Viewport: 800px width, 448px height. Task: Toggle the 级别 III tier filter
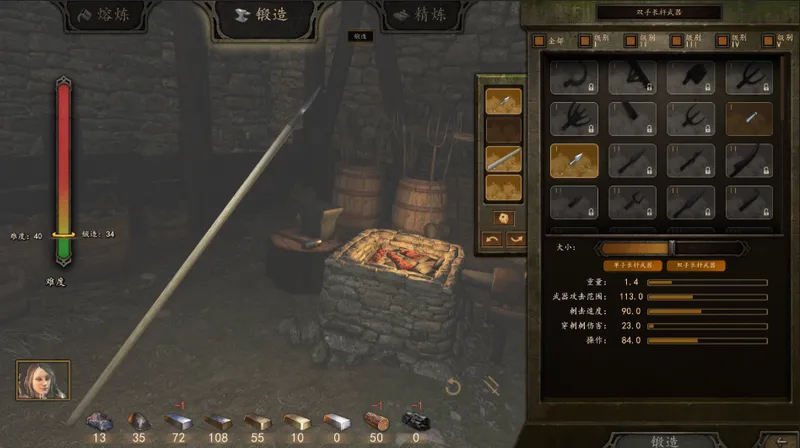pos(676,41)
